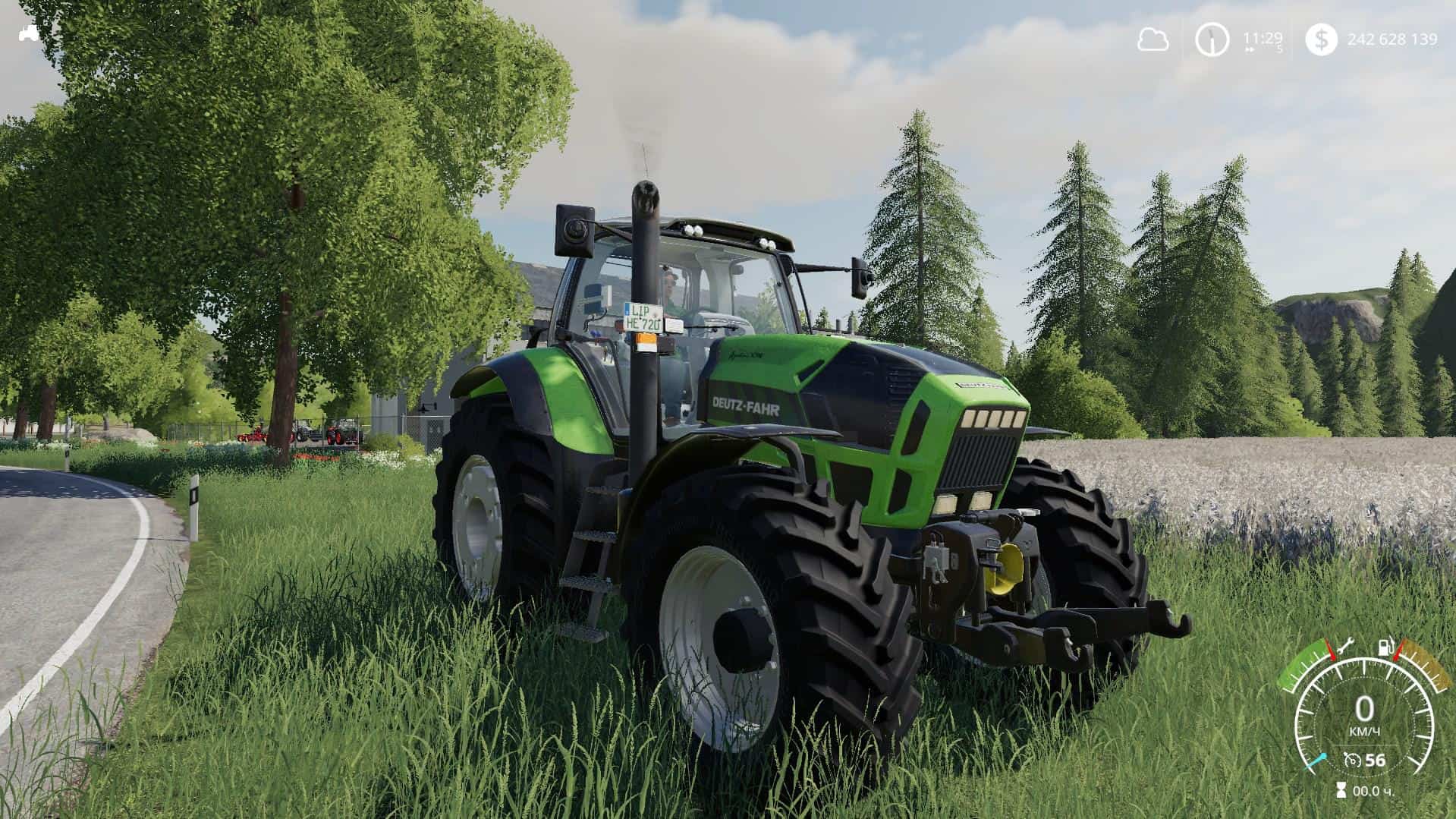Click the weather cloud icon

click(x=1154, y=39)
